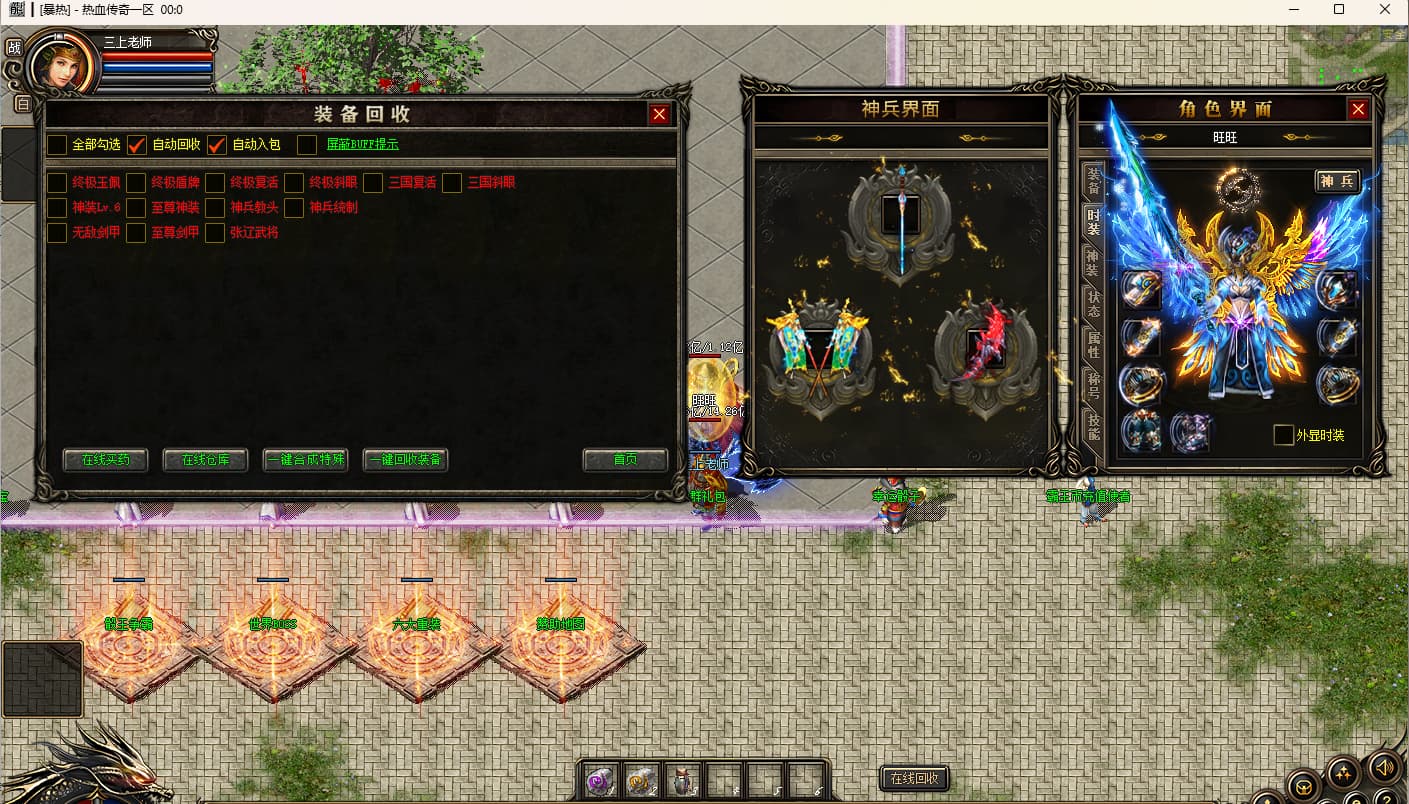
Task: Click the 神兵 button on character panel
Action: pos(1337,181)
